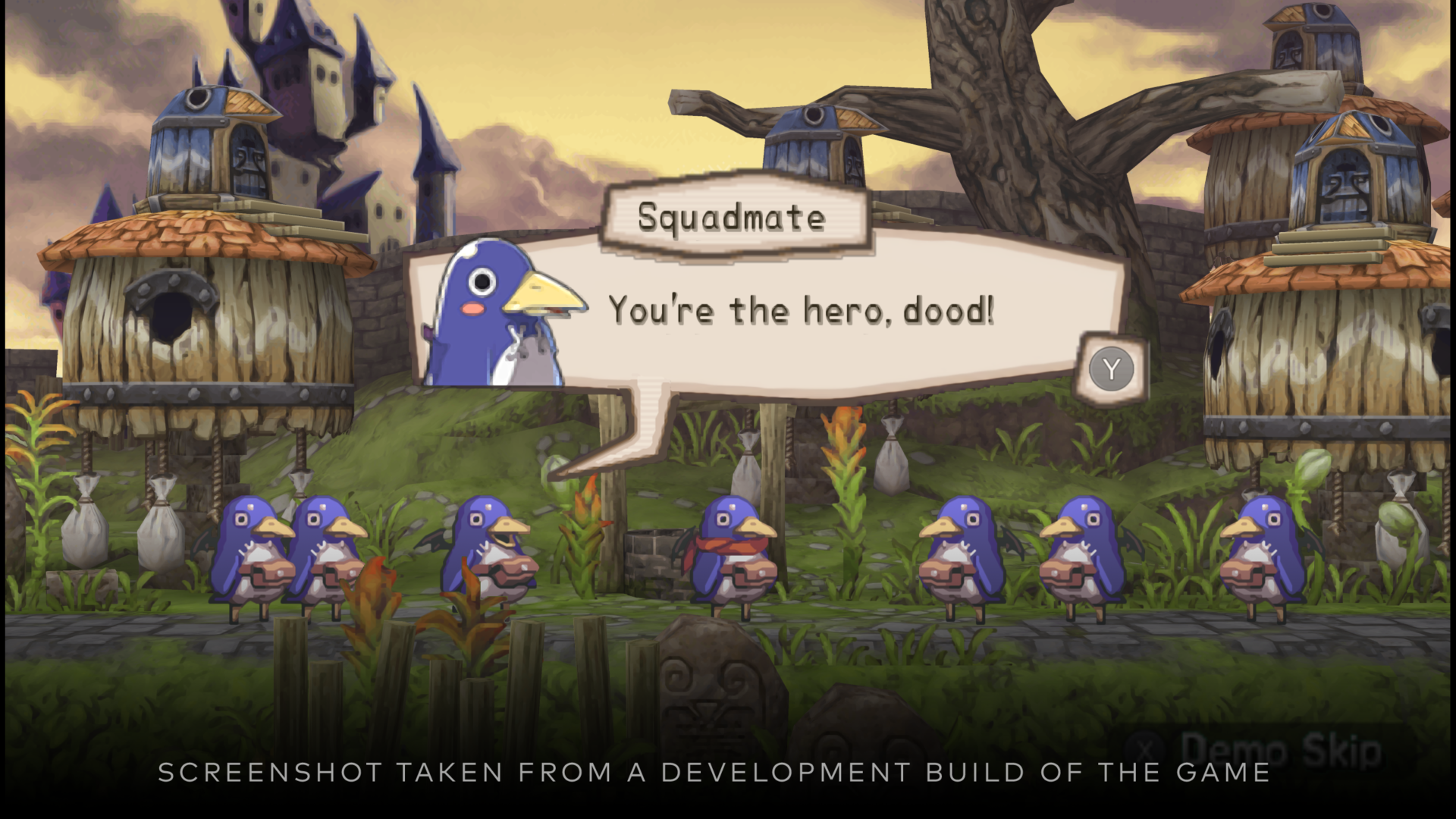Click the Squadmate name tag
Screen dimensions: 1456x819
point(732,218)
